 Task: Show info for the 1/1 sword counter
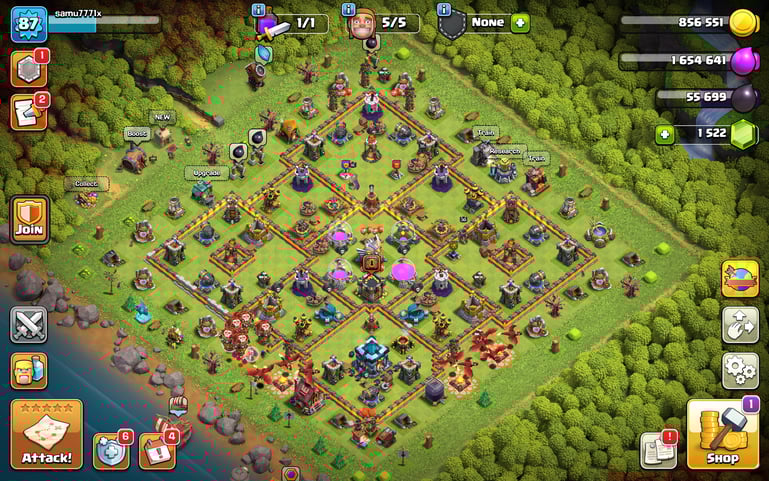point(258,9)
